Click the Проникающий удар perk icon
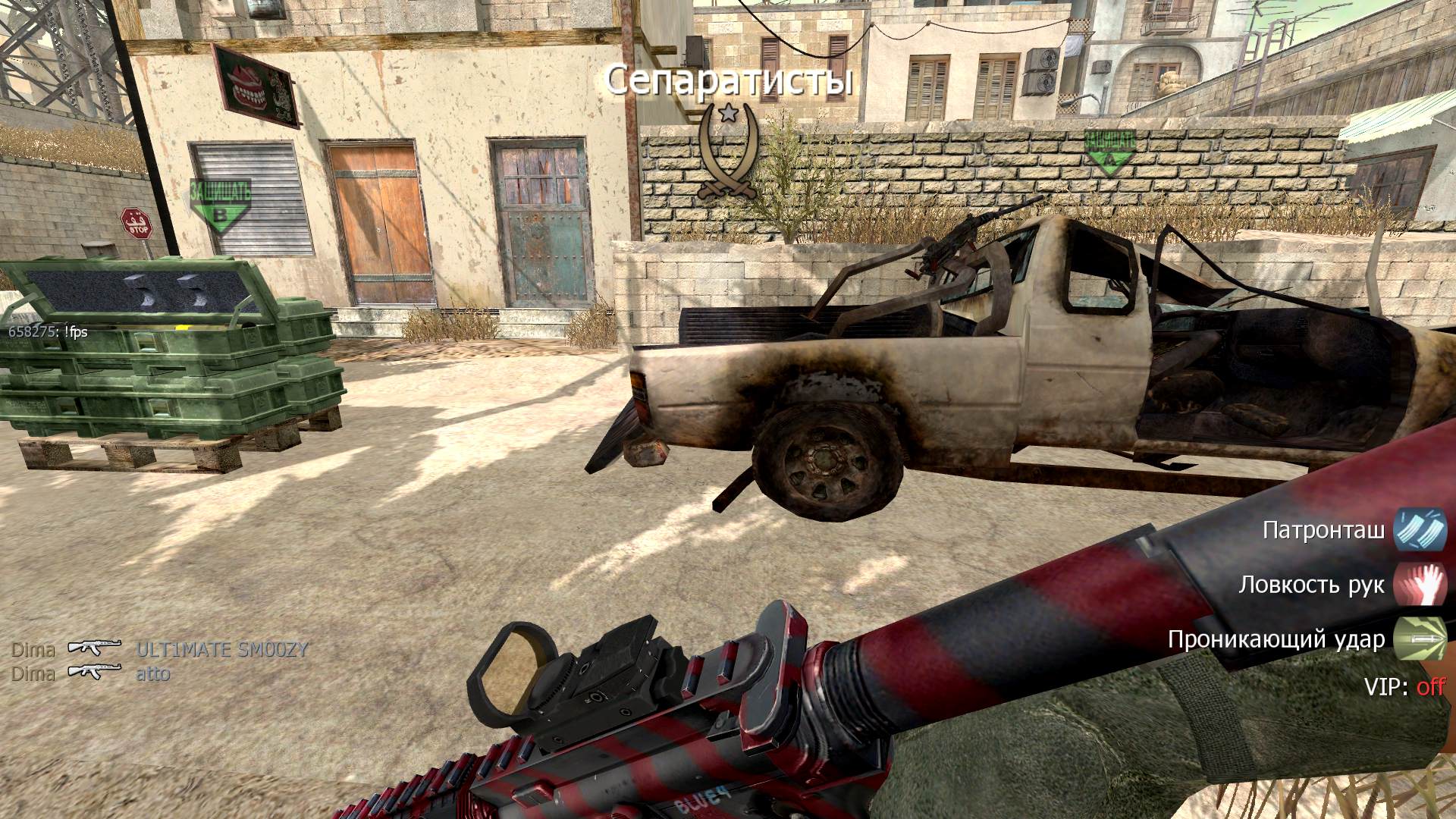This screenshot has height=819, width=1456. [x=1420, y=639]
